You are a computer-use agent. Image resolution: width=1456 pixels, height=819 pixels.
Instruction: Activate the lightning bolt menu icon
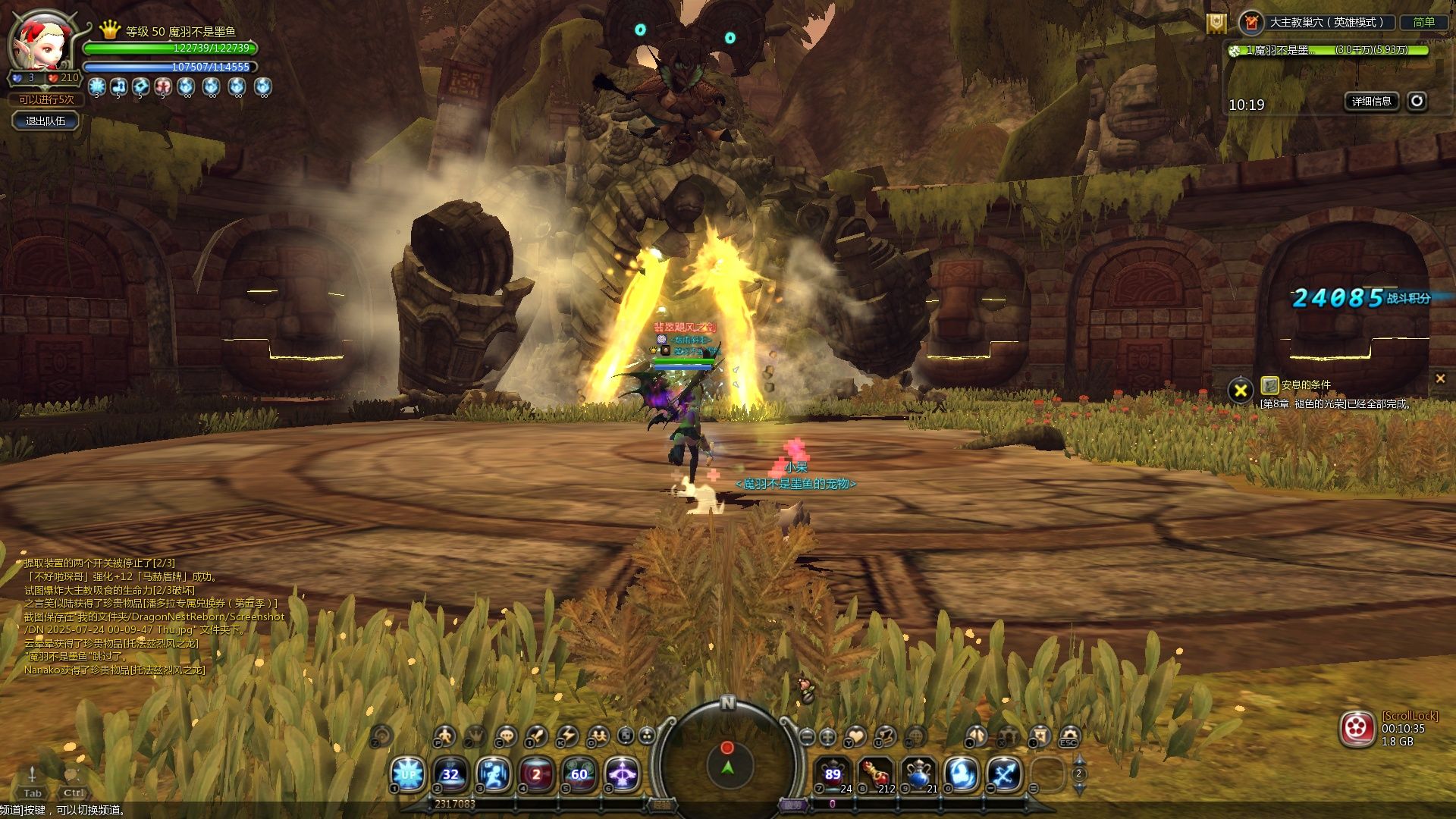click(567, 736)
